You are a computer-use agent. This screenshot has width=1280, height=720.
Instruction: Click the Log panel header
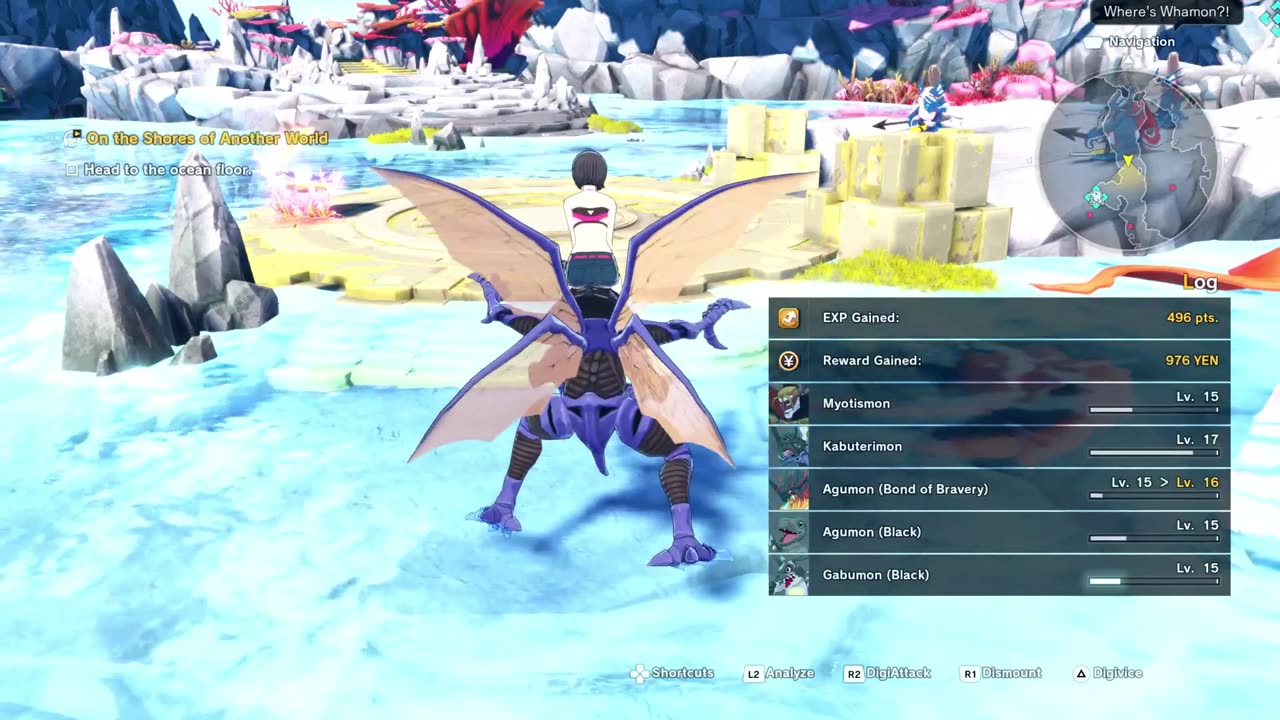(x=1199, y=282)
